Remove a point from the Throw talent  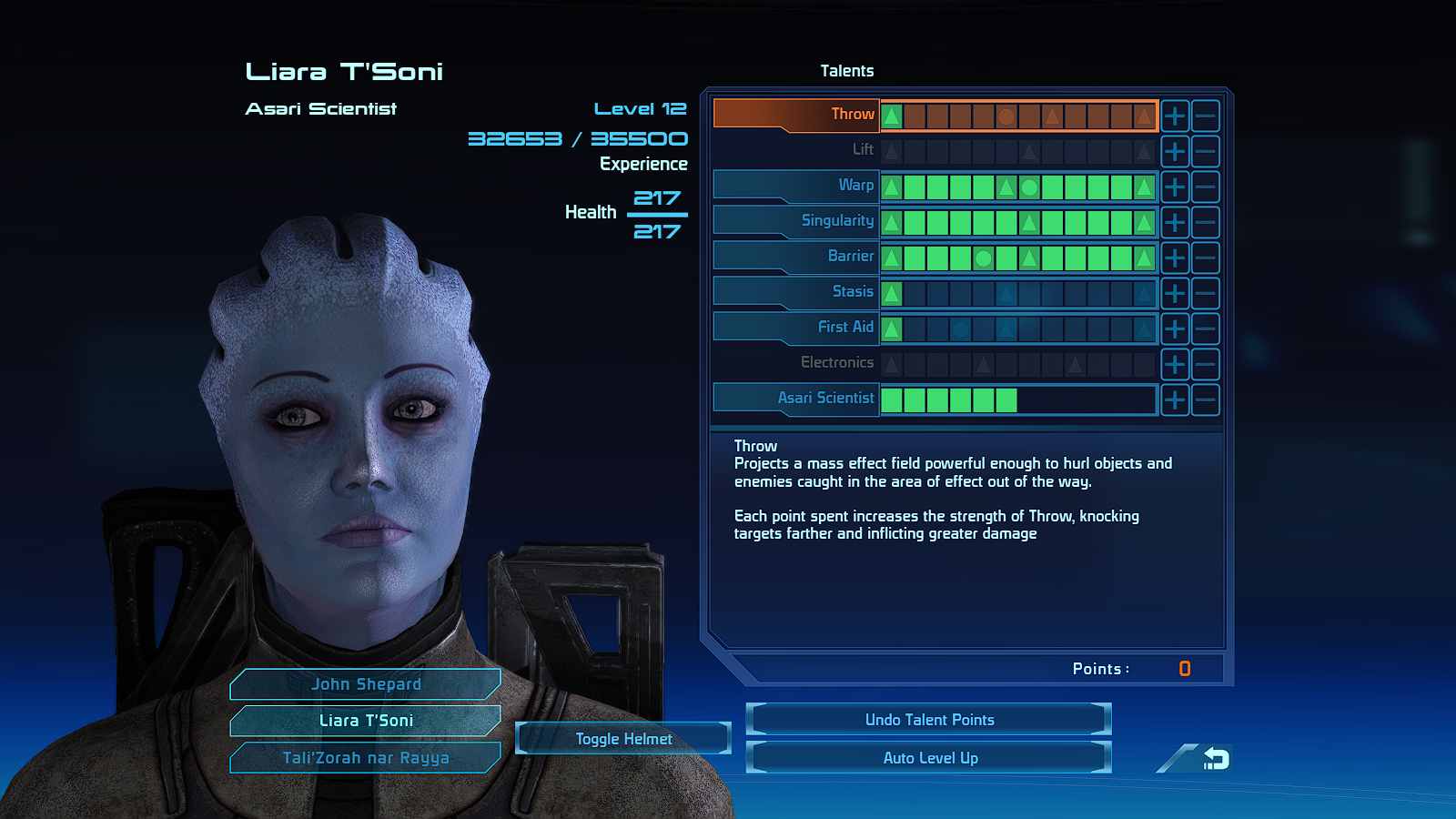tap(1205, 116)
